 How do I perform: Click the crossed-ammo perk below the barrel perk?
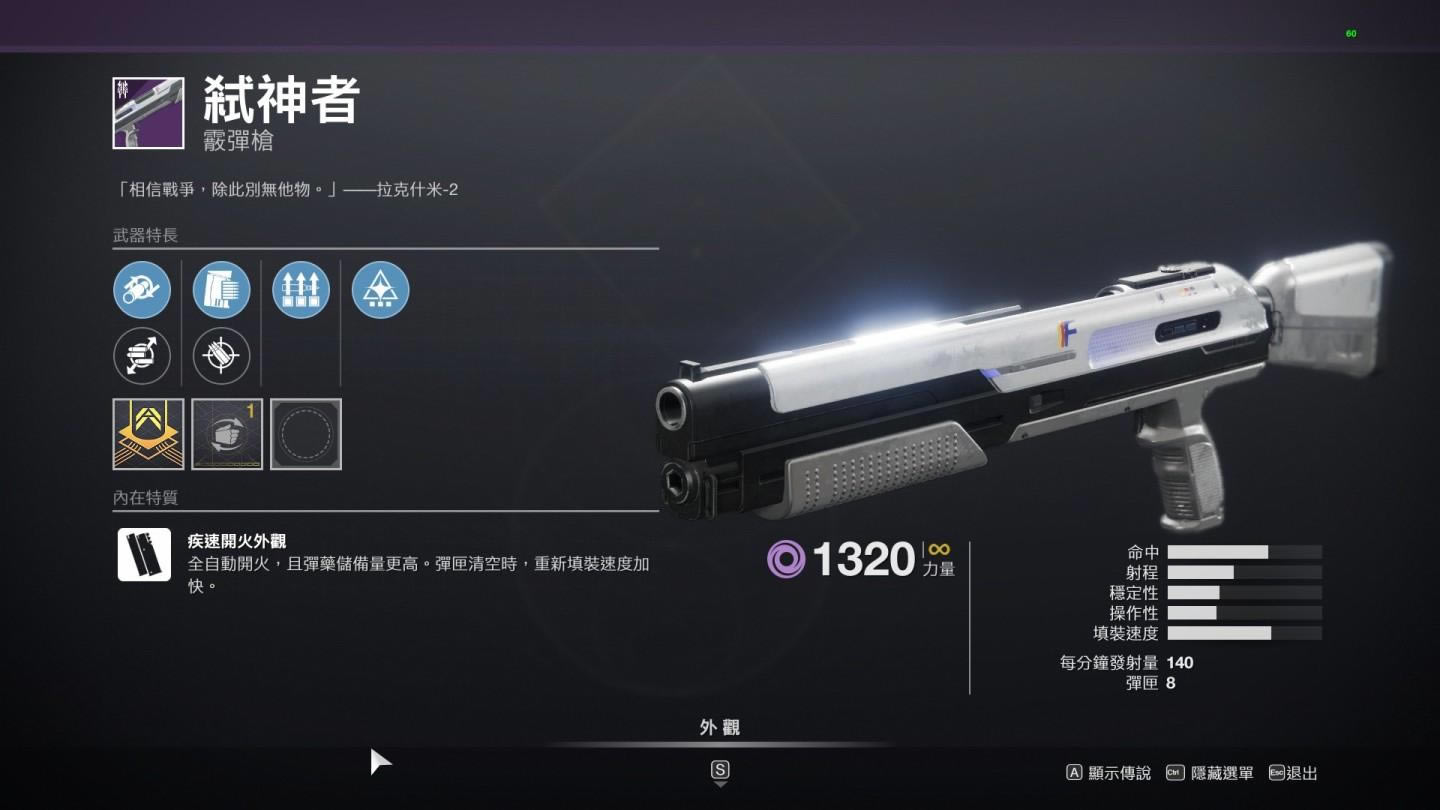(141, 356)
